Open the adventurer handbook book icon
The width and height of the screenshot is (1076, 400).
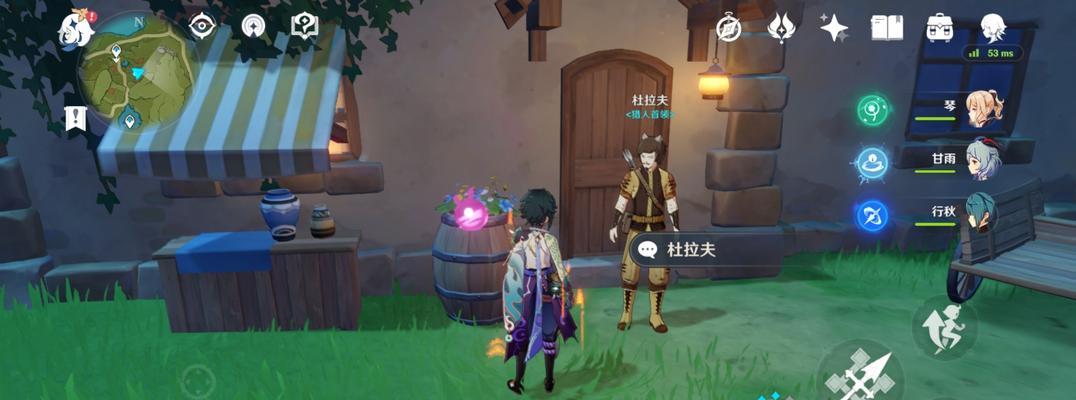click(886, 28)
